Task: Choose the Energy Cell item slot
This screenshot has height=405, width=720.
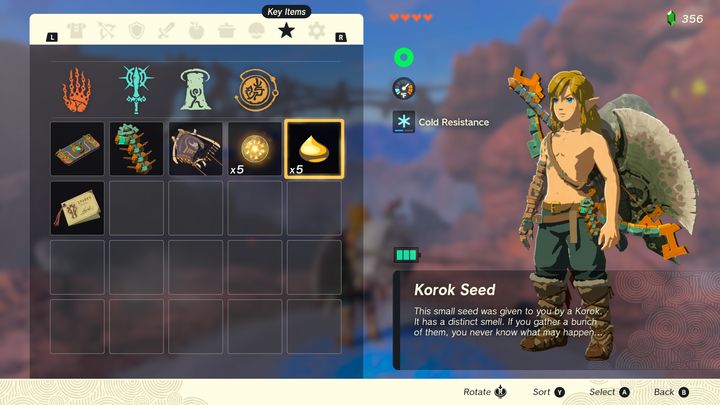Action: tap(137, 149)
